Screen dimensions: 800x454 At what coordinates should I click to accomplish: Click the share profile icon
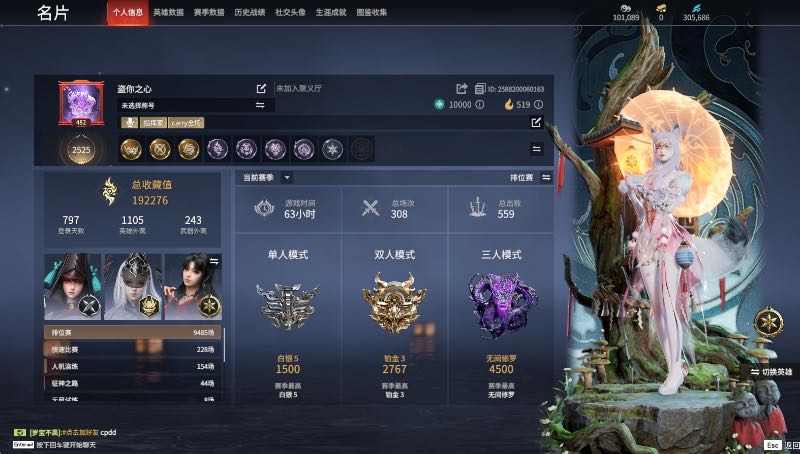click(x=462, y=89)
